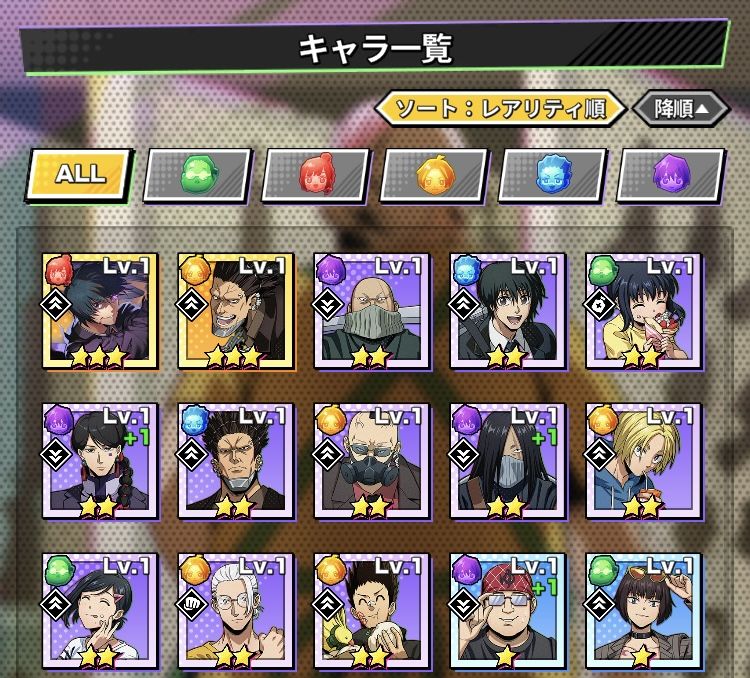Open the smiling girl with the pink hairclip
The width and height of the screenshot is (750, 678).
[x=100, y=611]
